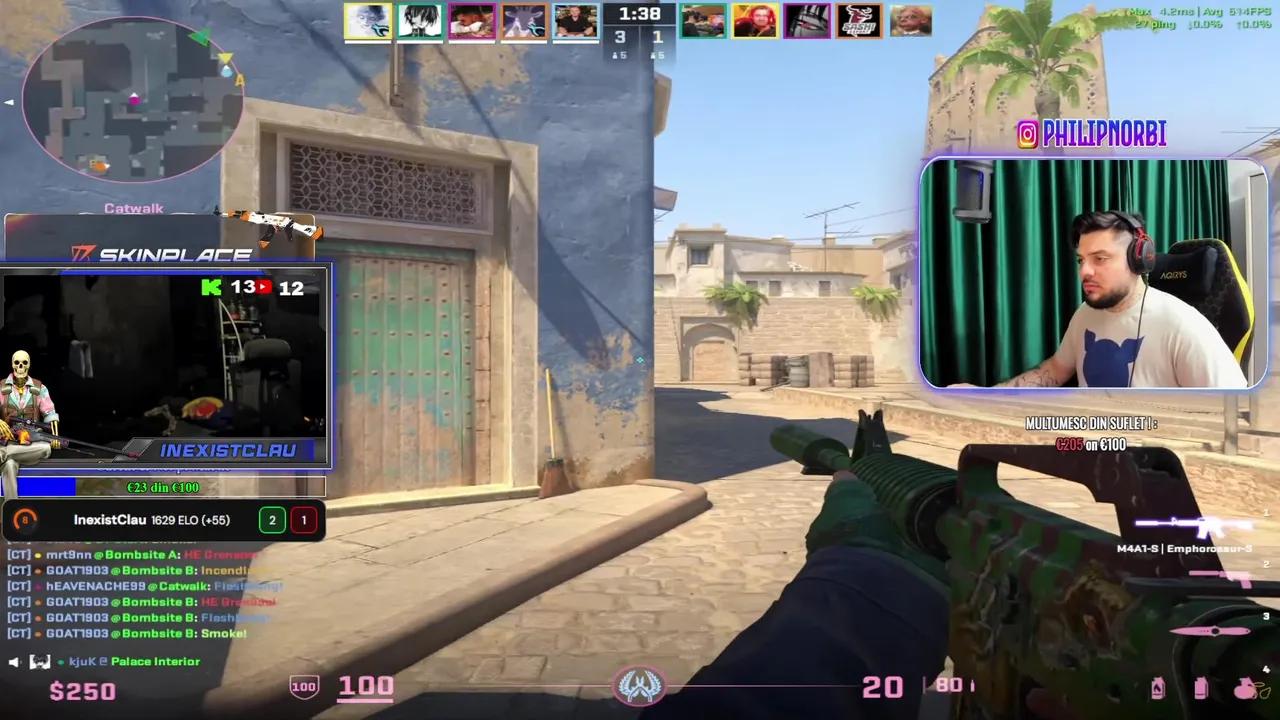Click the SASHI team avatar in top bar
Viewport: 1280px width, 720px height.
click(x=858, y=20)
